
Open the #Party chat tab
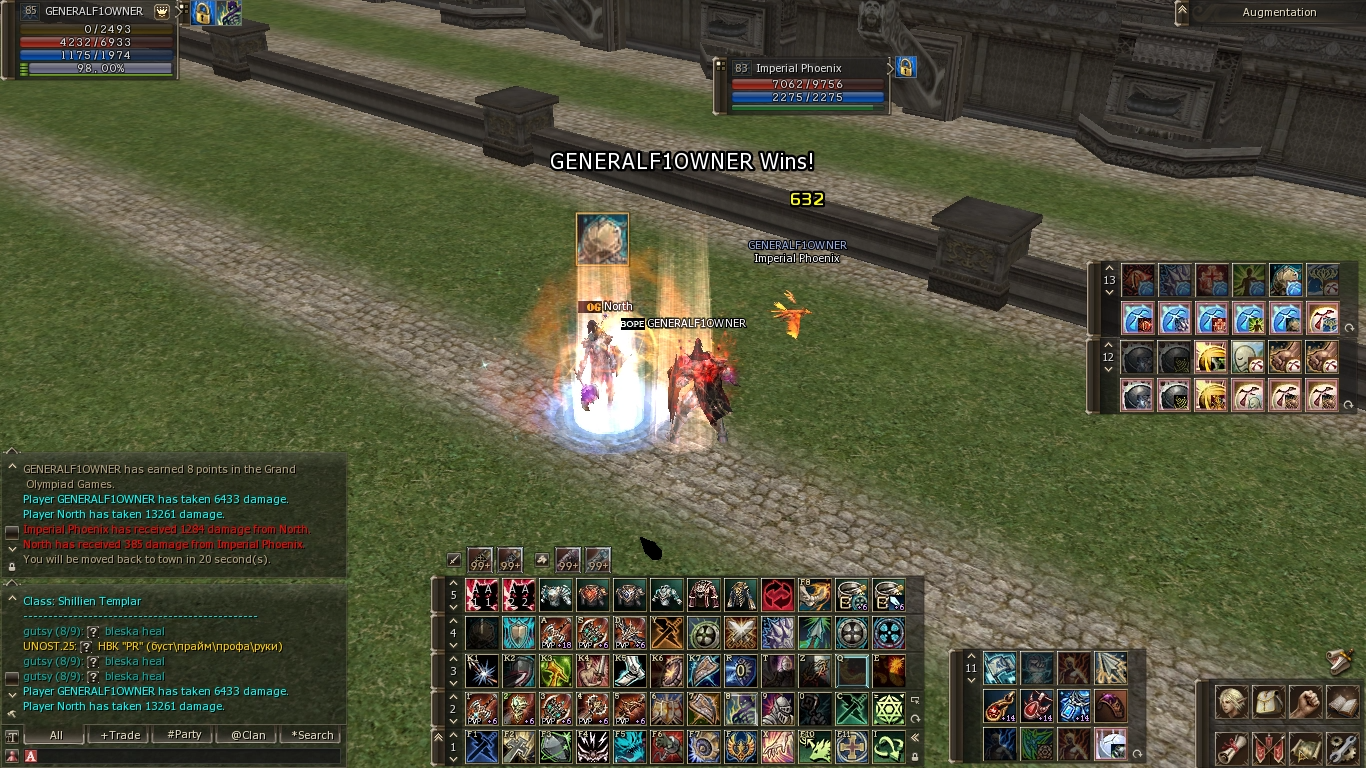(x=184, y=735)
